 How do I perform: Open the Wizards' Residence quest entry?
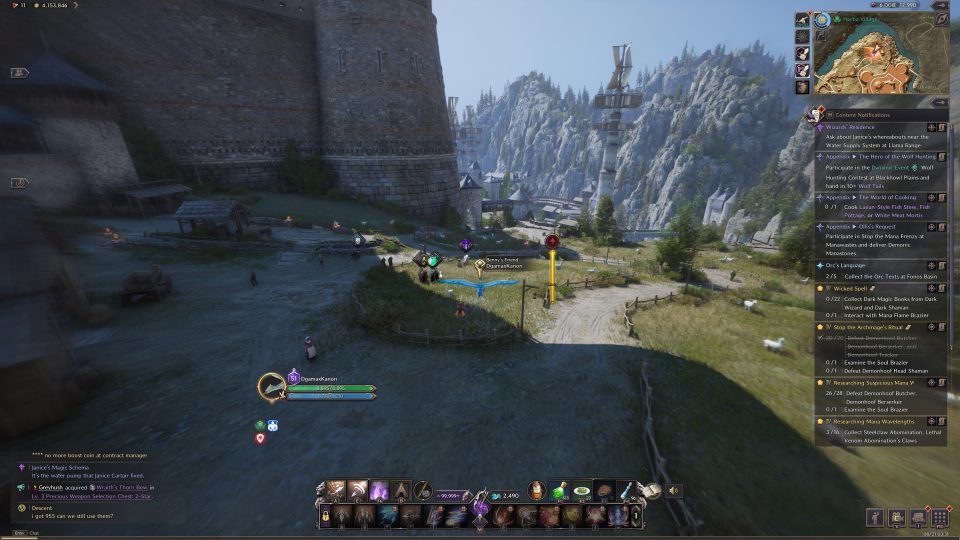point(850,127)
